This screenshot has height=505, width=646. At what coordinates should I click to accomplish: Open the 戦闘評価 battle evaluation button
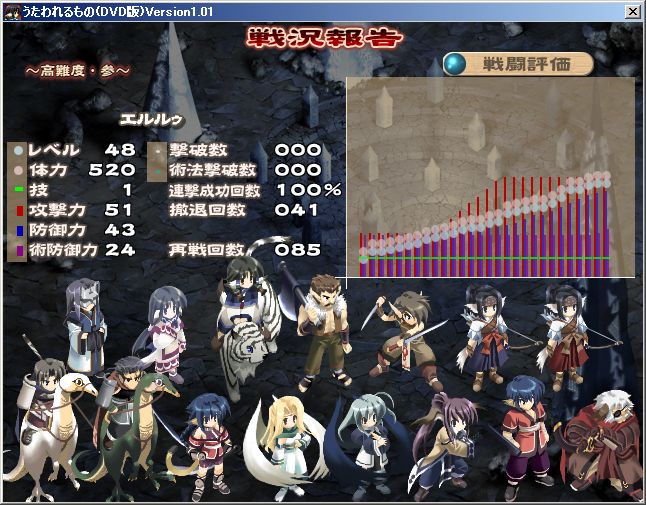(x=519, y=64)
